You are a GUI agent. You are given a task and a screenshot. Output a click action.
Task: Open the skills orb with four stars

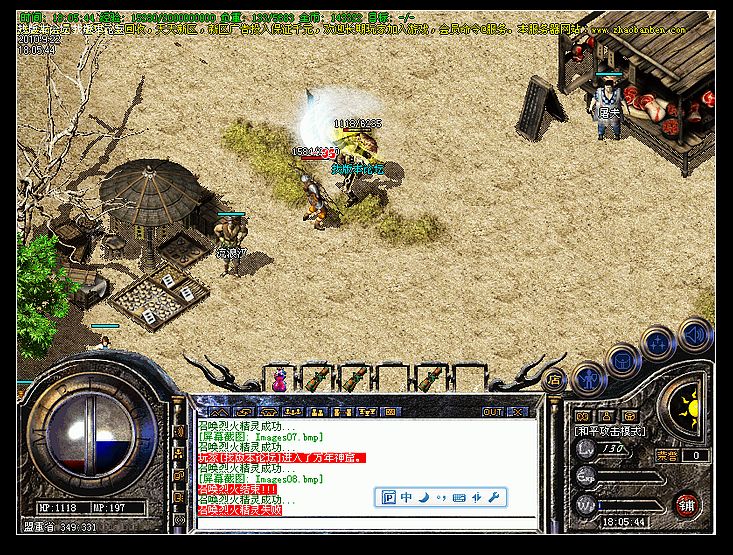tap(659, 344)
